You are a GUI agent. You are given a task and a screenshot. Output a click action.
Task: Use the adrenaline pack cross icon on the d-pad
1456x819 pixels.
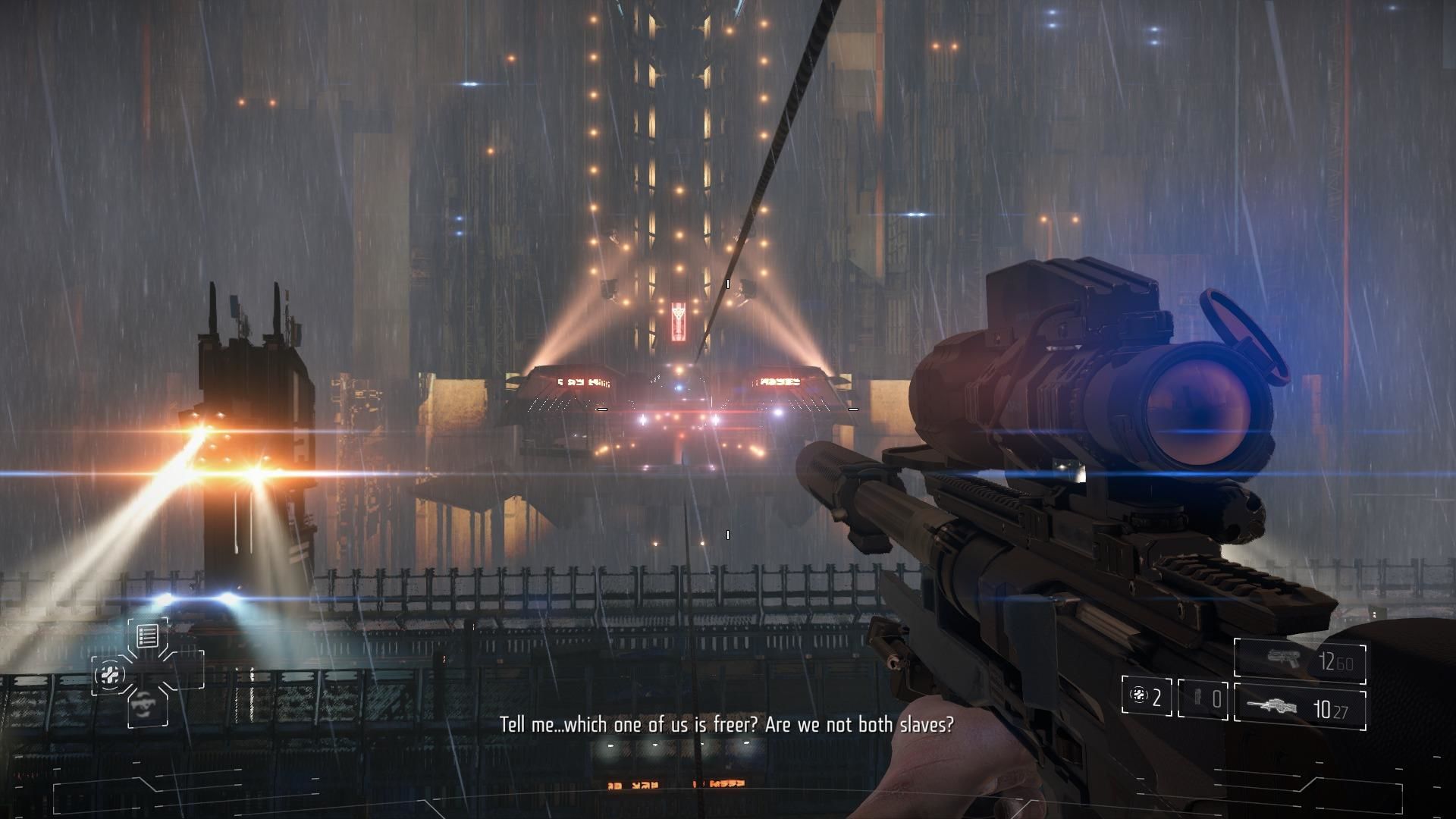click(111, 673)
